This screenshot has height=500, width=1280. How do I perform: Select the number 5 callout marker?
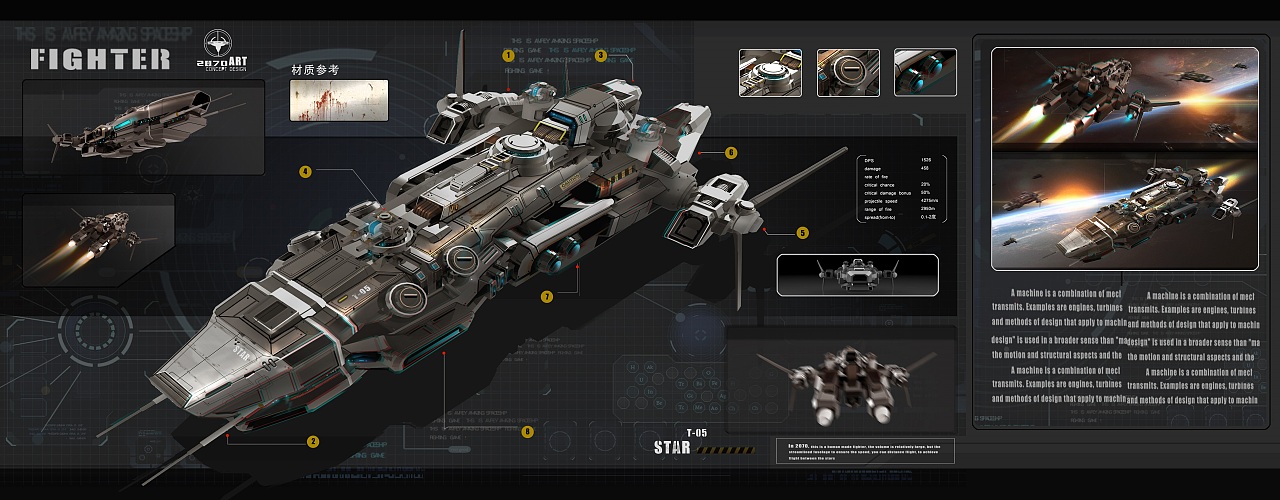pos(803,233)
